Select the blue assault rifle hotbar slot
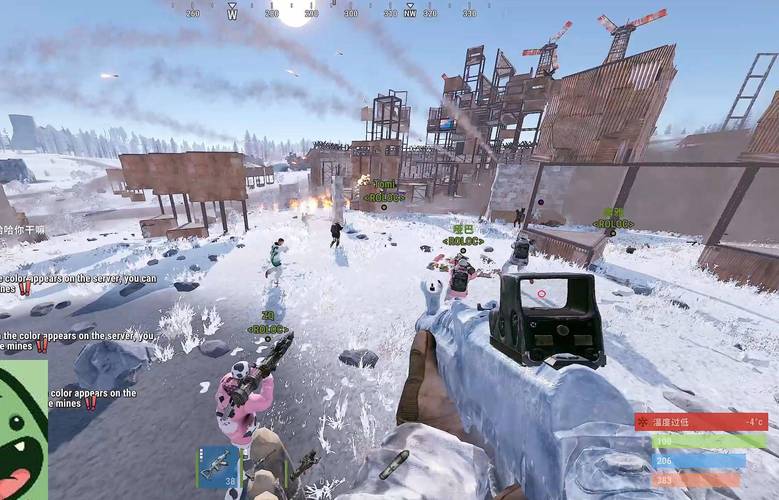Viewport: 779px width, 500px height. tap(217, 466)
